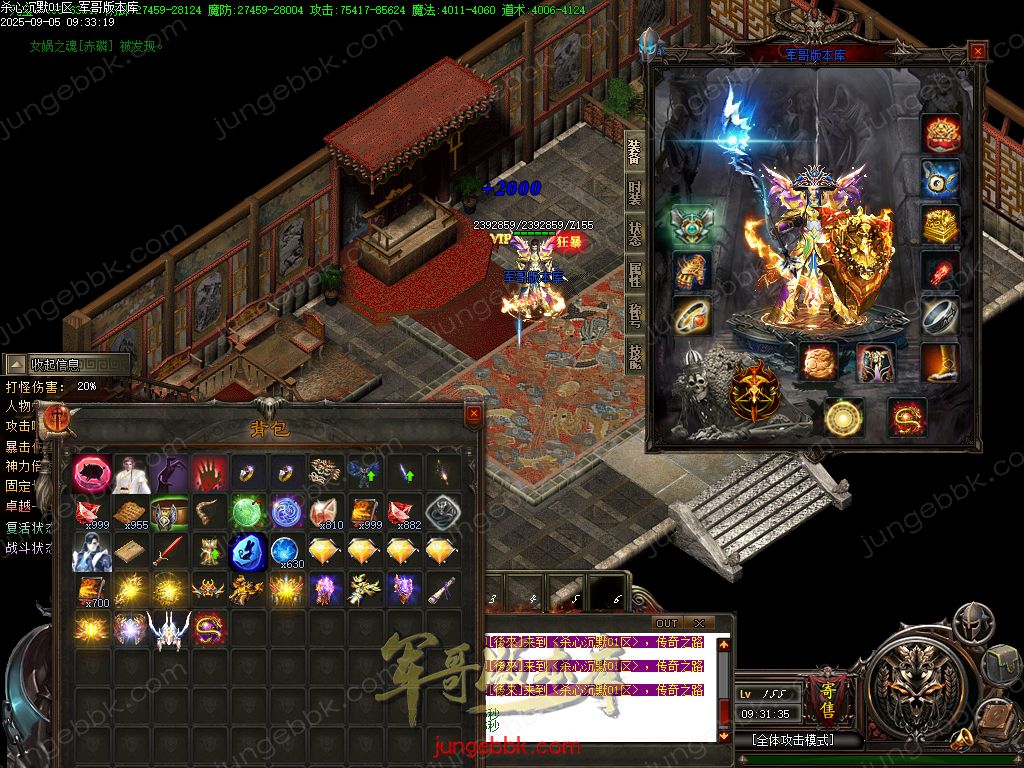
Task: Close the character equipment panel
Action: coord(977,52)
